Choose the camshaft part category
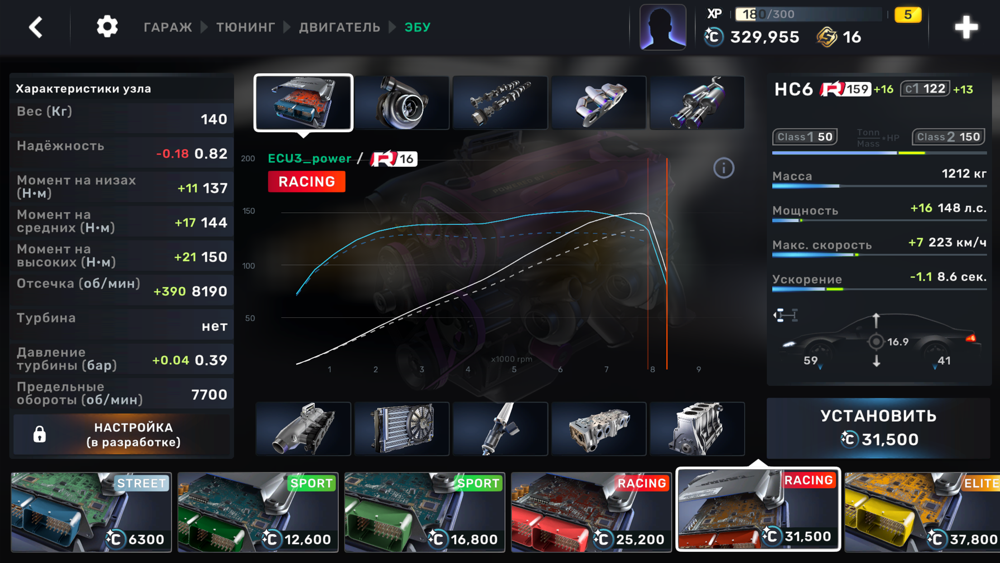Screen dimensions: 1000x563 pyautogui.click(x=499, y=103)
